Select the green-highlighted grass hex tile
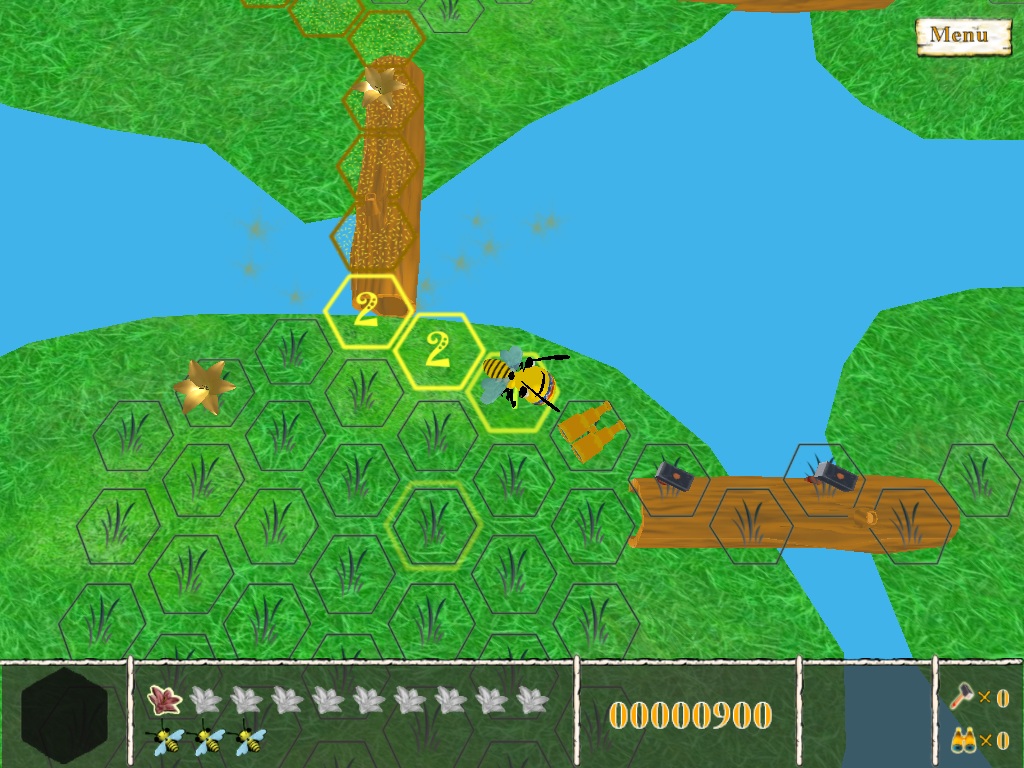The width and height of the screenshot is (1024, 768). point(434,524)
